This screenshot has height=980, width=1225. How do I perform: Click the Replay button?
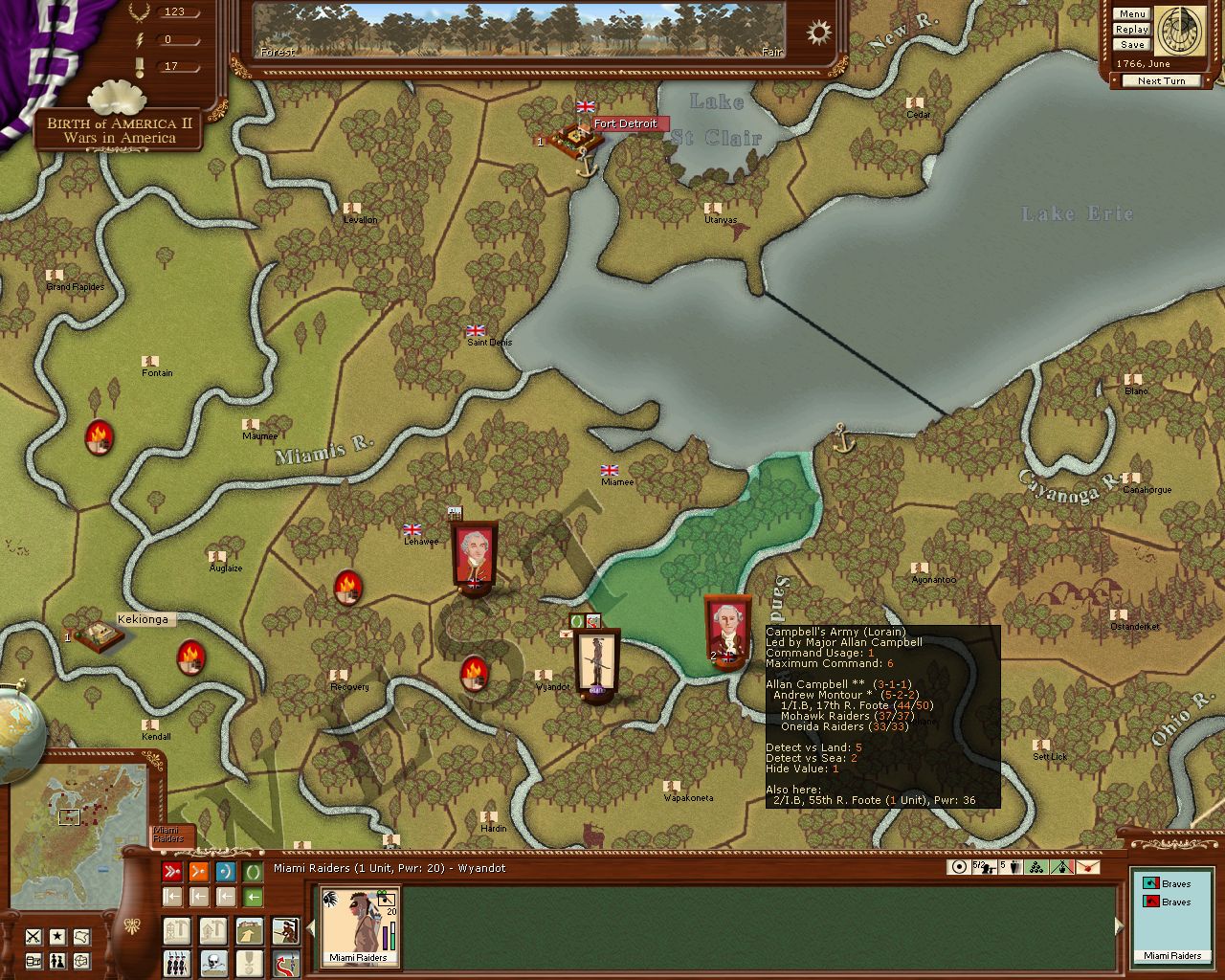pos(1131,30)
